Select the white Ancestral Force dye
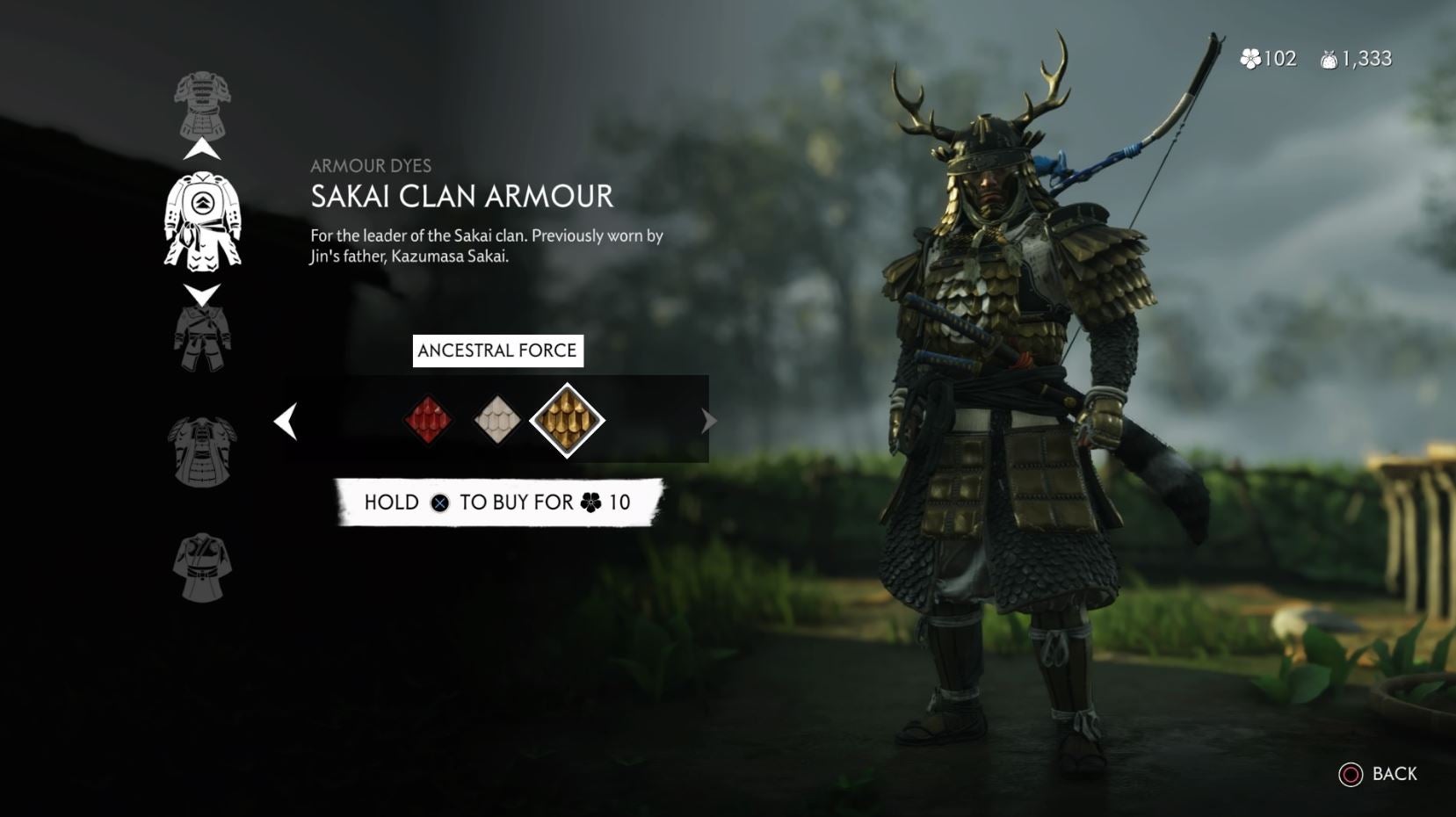 coord(497,420)
